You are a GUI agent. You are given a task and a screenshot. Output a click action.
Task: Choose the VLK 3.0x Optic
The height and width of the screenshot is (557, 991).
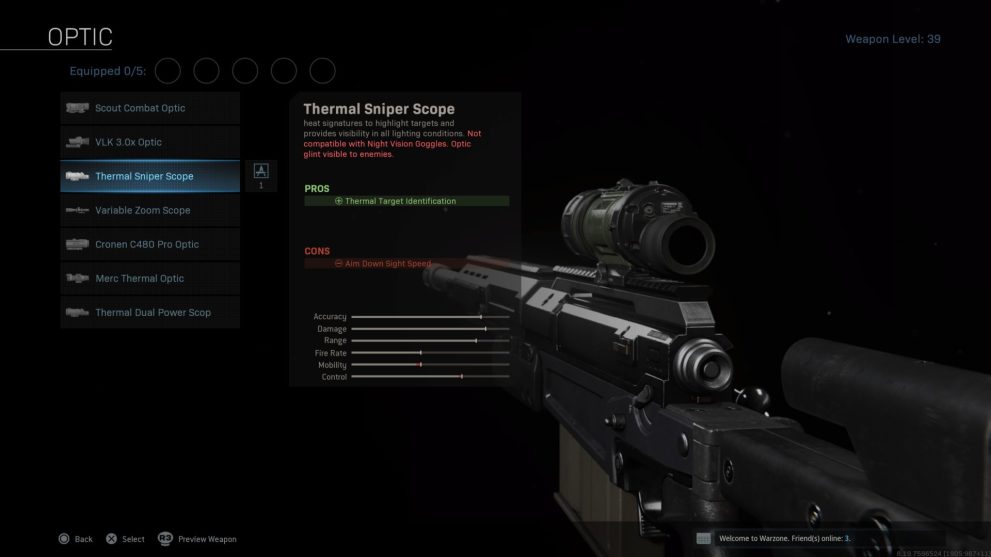150,142
